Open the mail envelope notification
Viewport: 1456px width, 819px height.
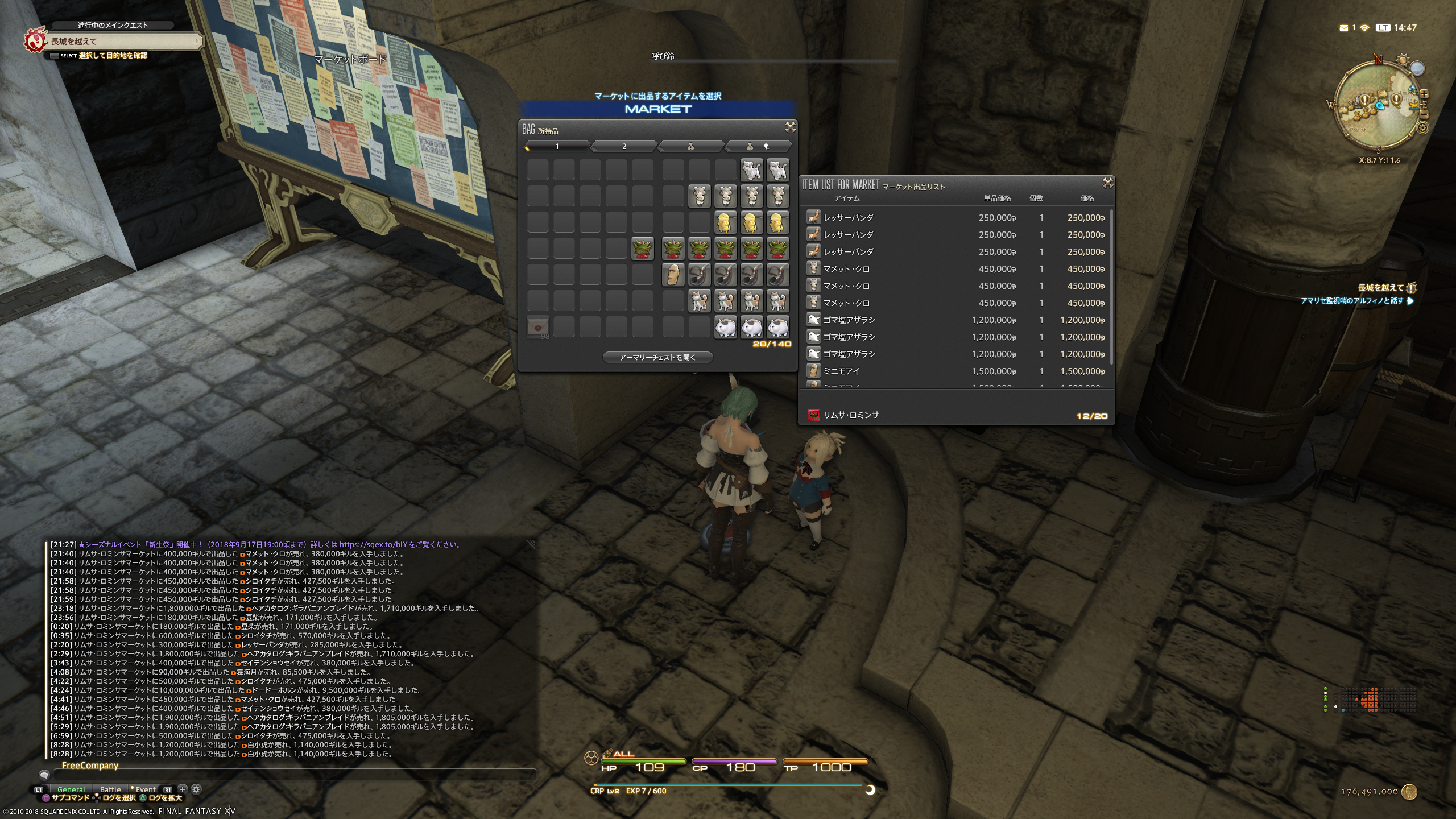click(x=1343, y=28)
